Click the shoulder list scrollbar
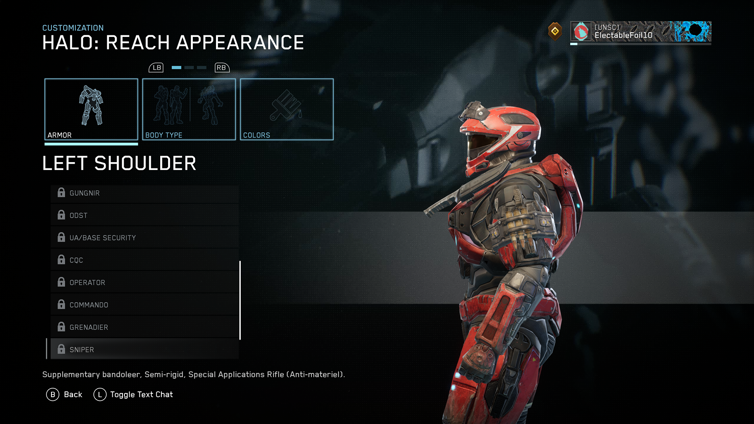 [x=240, y=300]
